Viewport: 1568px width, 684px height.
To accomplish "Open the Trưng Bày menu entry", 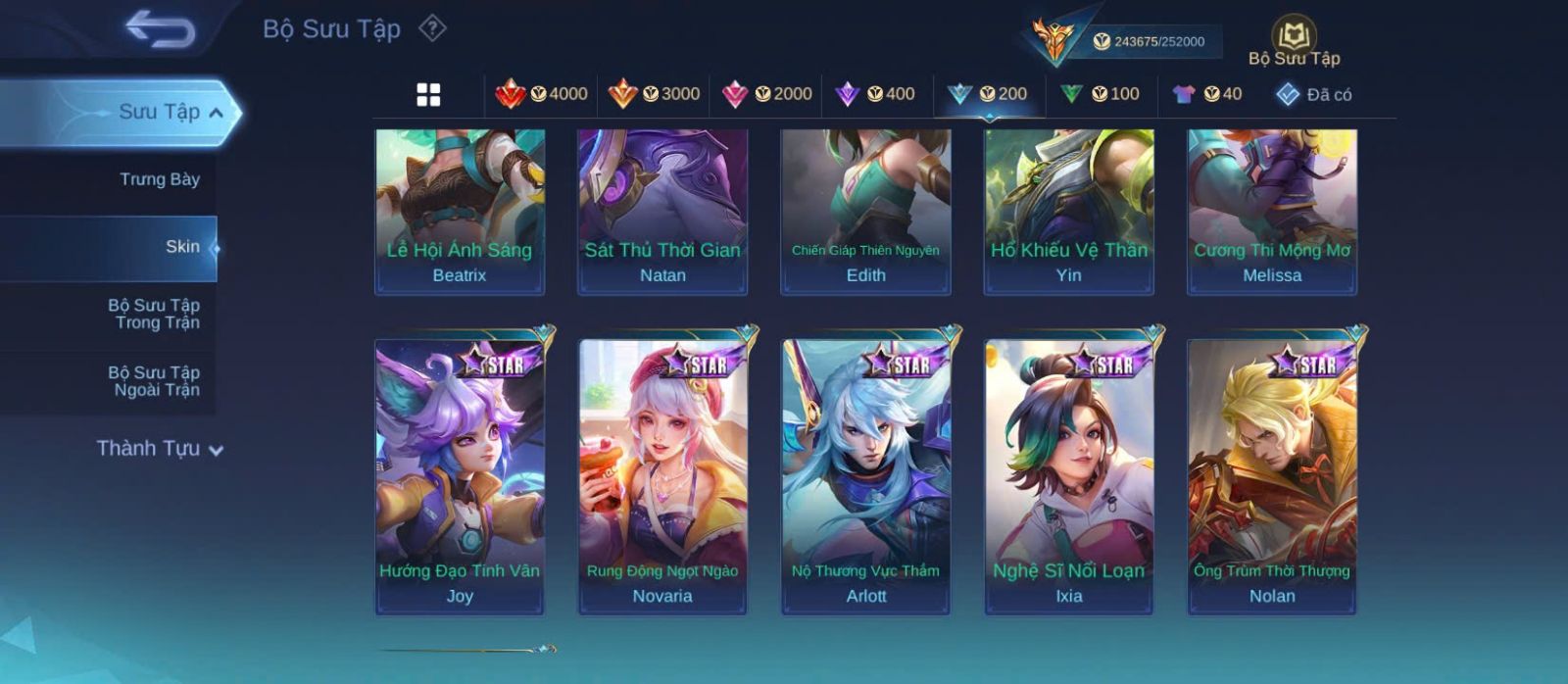I will [159, 179].
